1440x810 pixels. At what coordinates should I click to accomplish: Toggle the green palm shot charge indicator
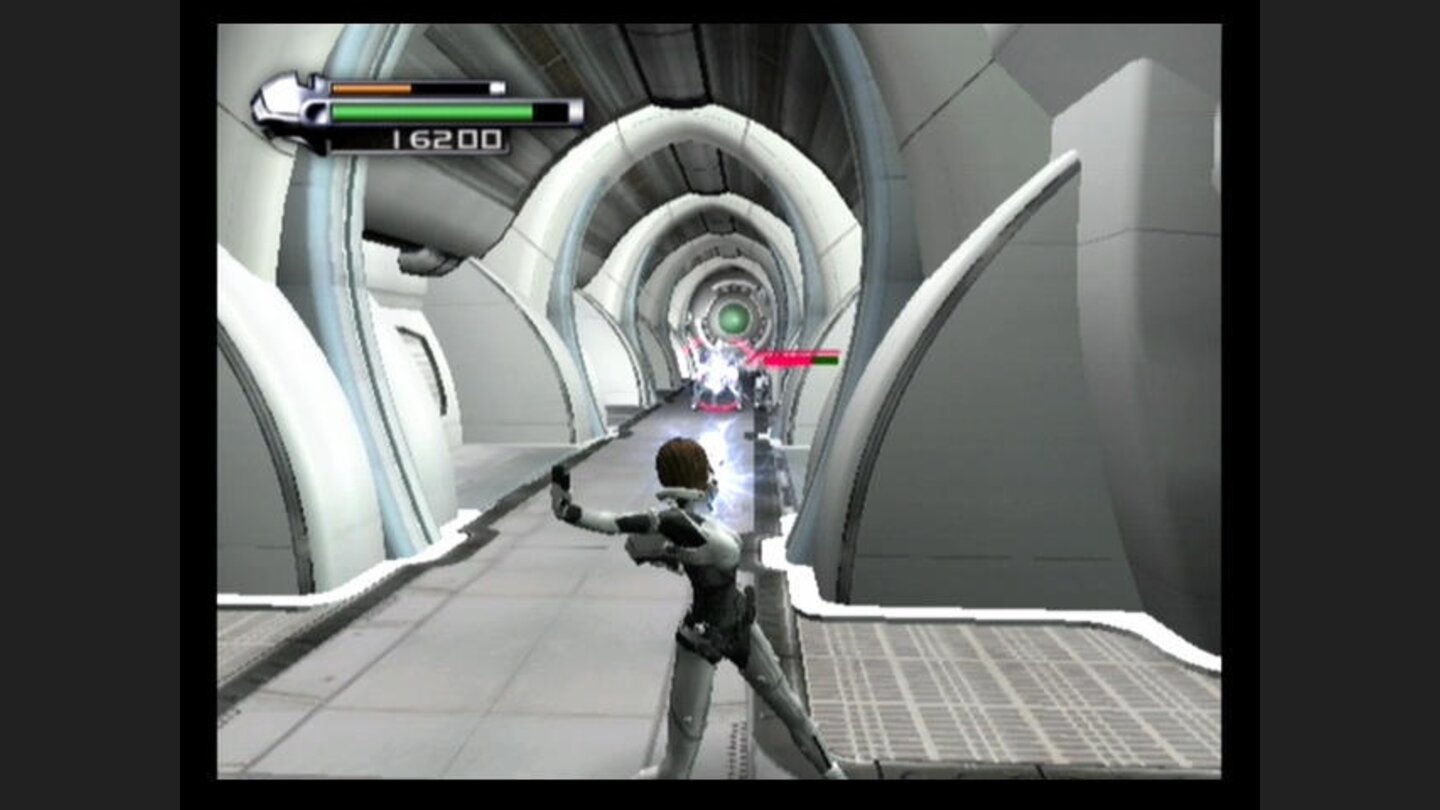430,110
